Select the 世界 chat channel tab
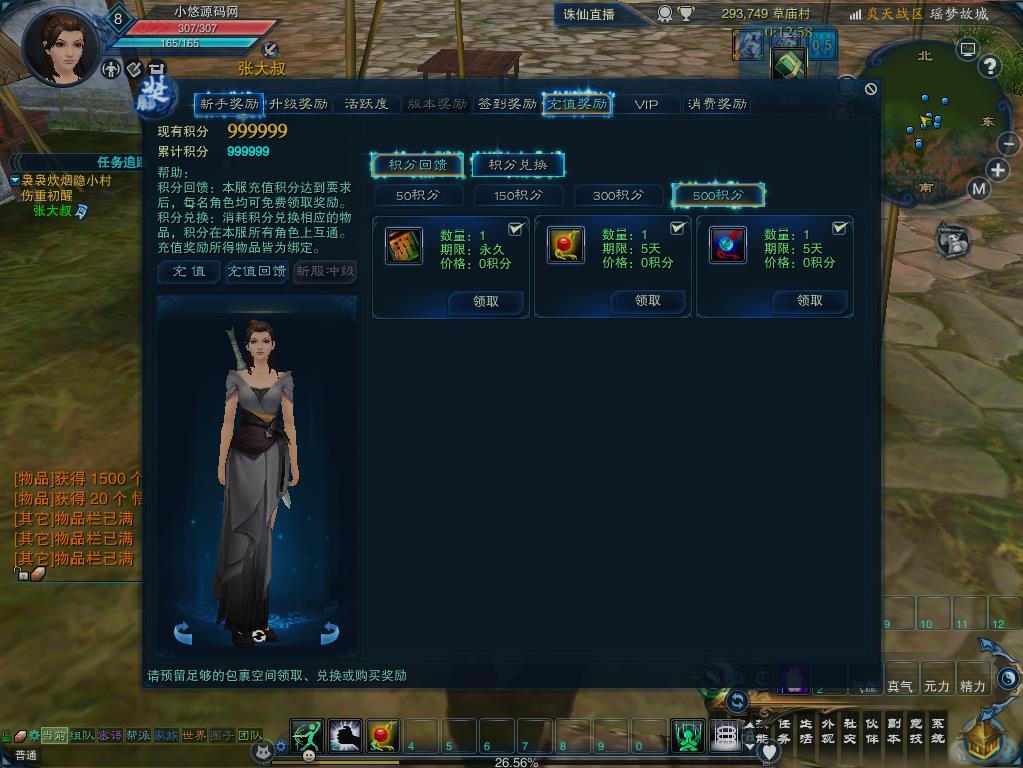Screen dimensions: 1023x768 [193, 736]
